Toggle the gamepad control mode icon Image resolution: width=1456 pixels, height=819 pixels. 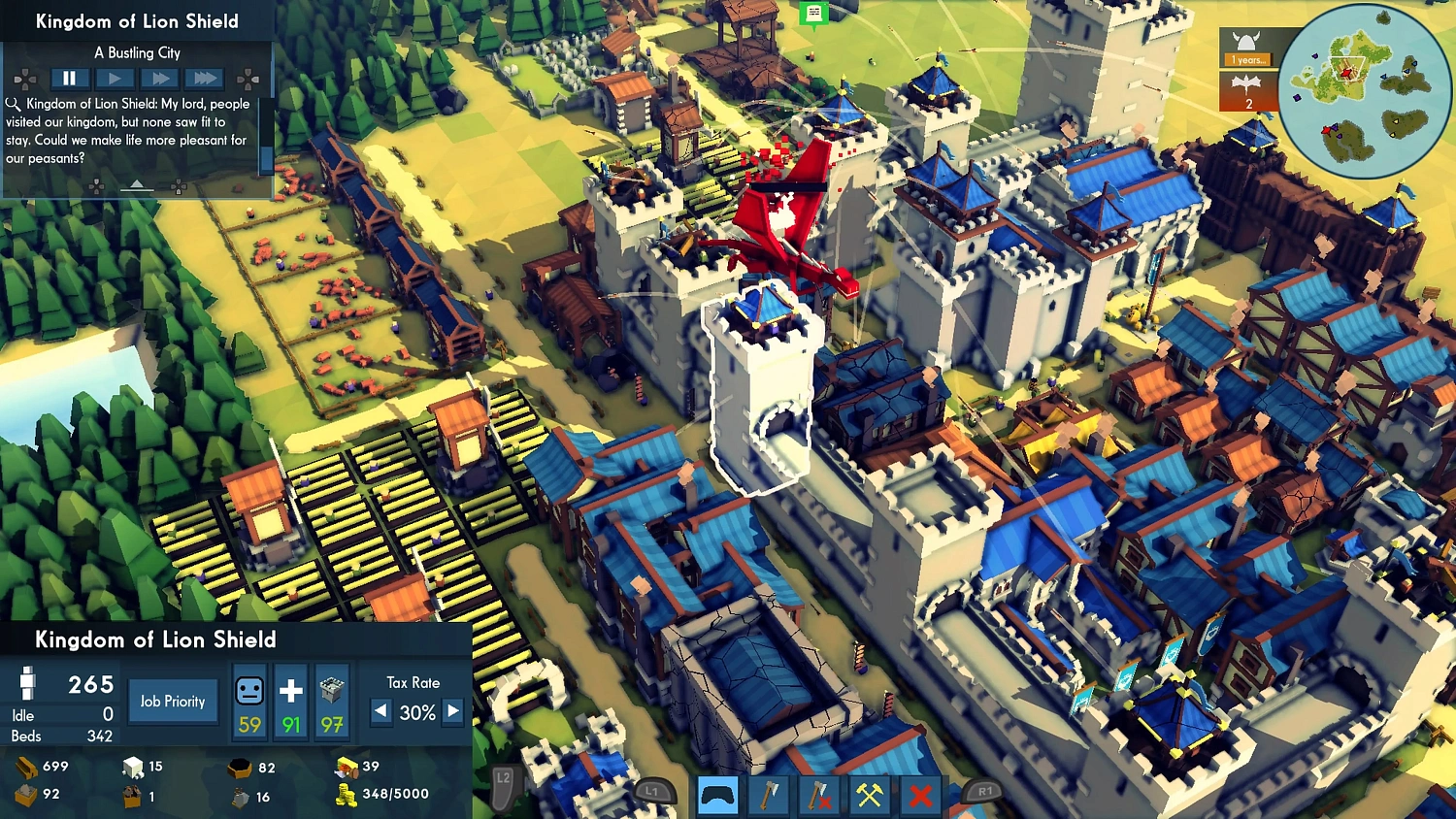[x=718, y=796]
